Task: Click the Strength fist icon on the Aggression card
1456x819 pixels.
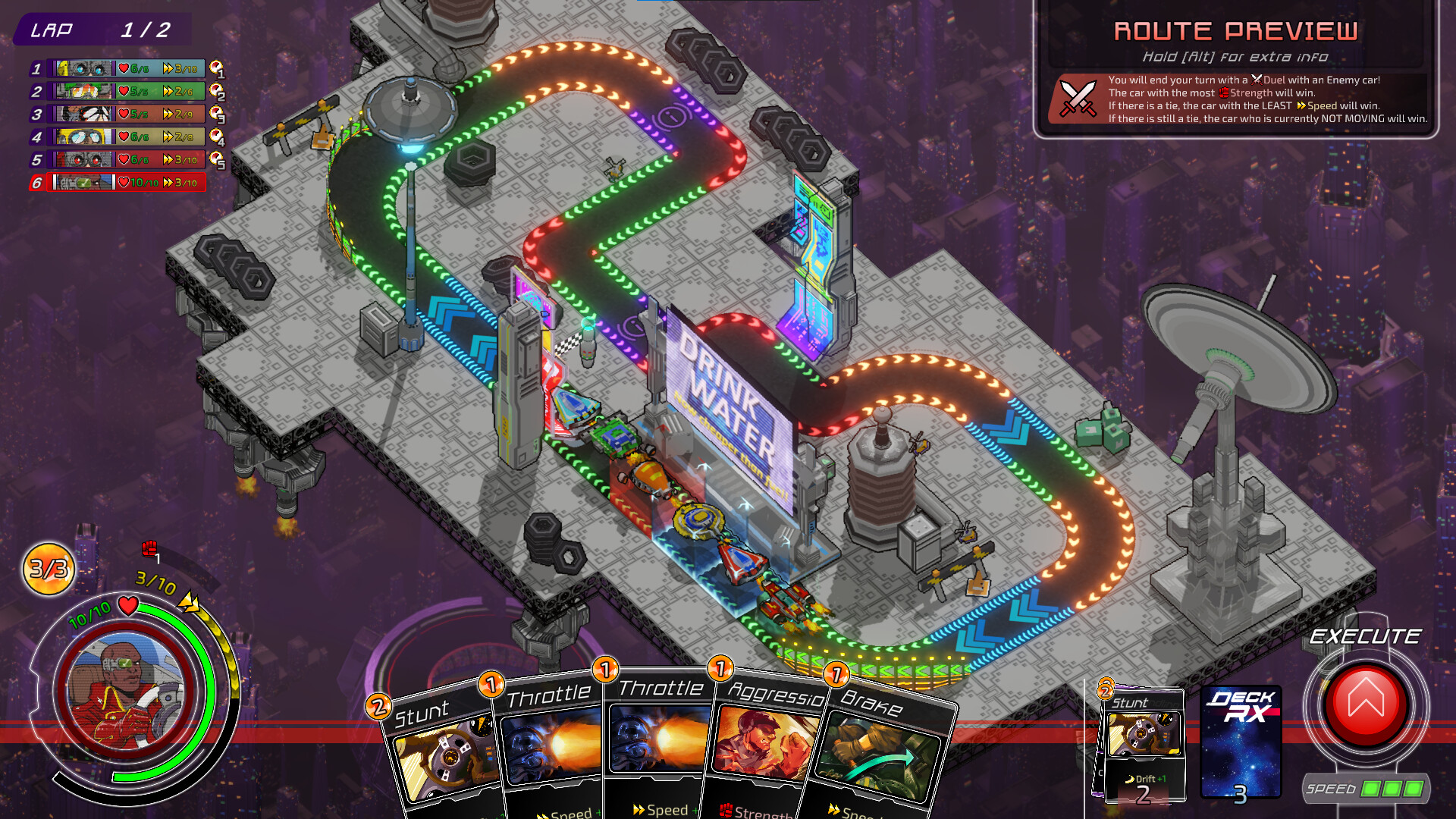Action: tap(726, 811)
